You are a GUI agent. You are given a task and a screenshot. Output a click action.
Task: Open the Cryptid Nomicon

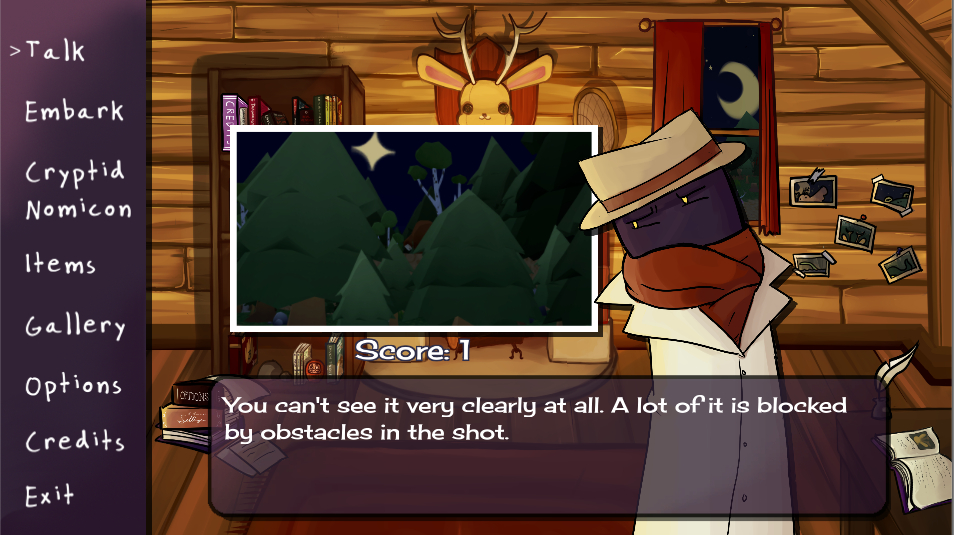[76, 189]
